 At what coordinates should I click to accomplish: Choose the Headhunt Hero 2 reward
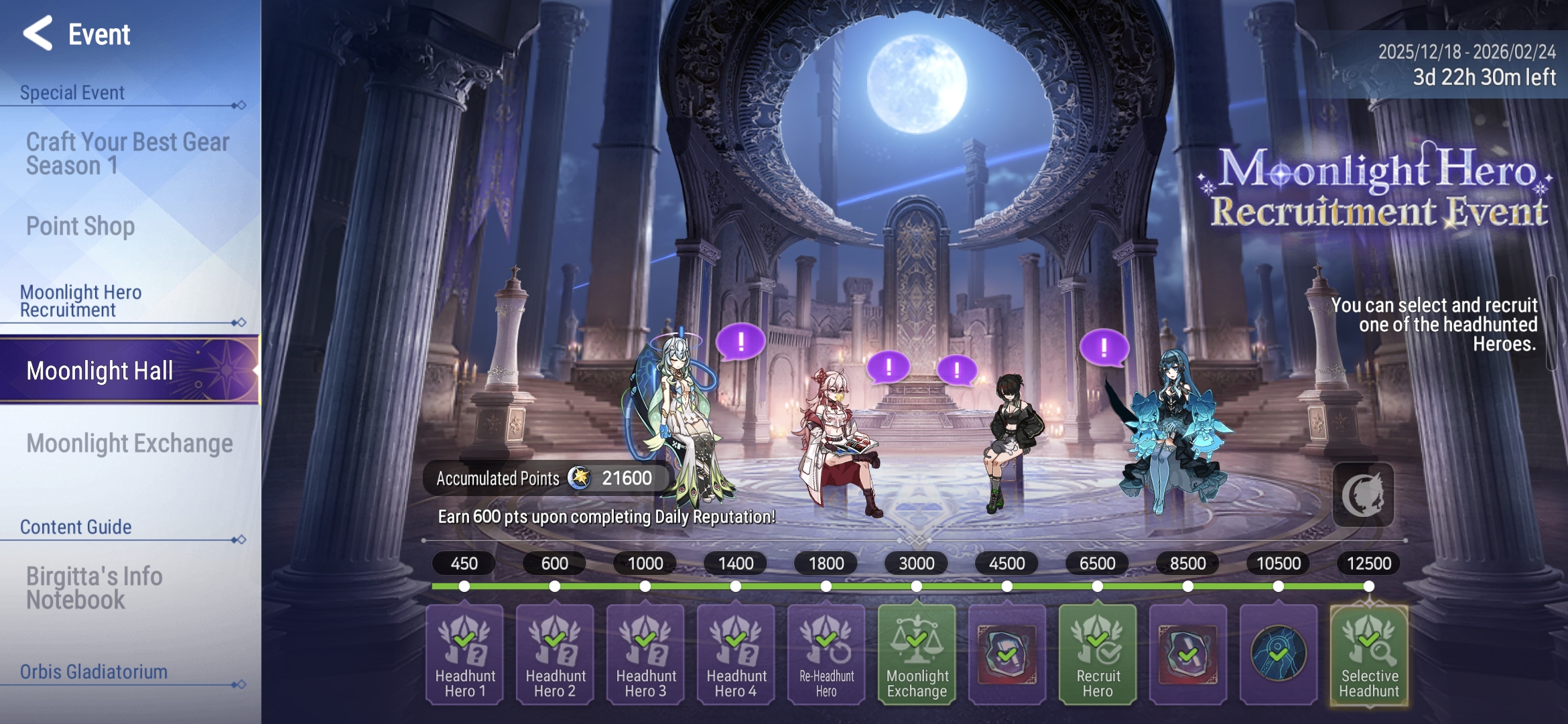(555, 655)
